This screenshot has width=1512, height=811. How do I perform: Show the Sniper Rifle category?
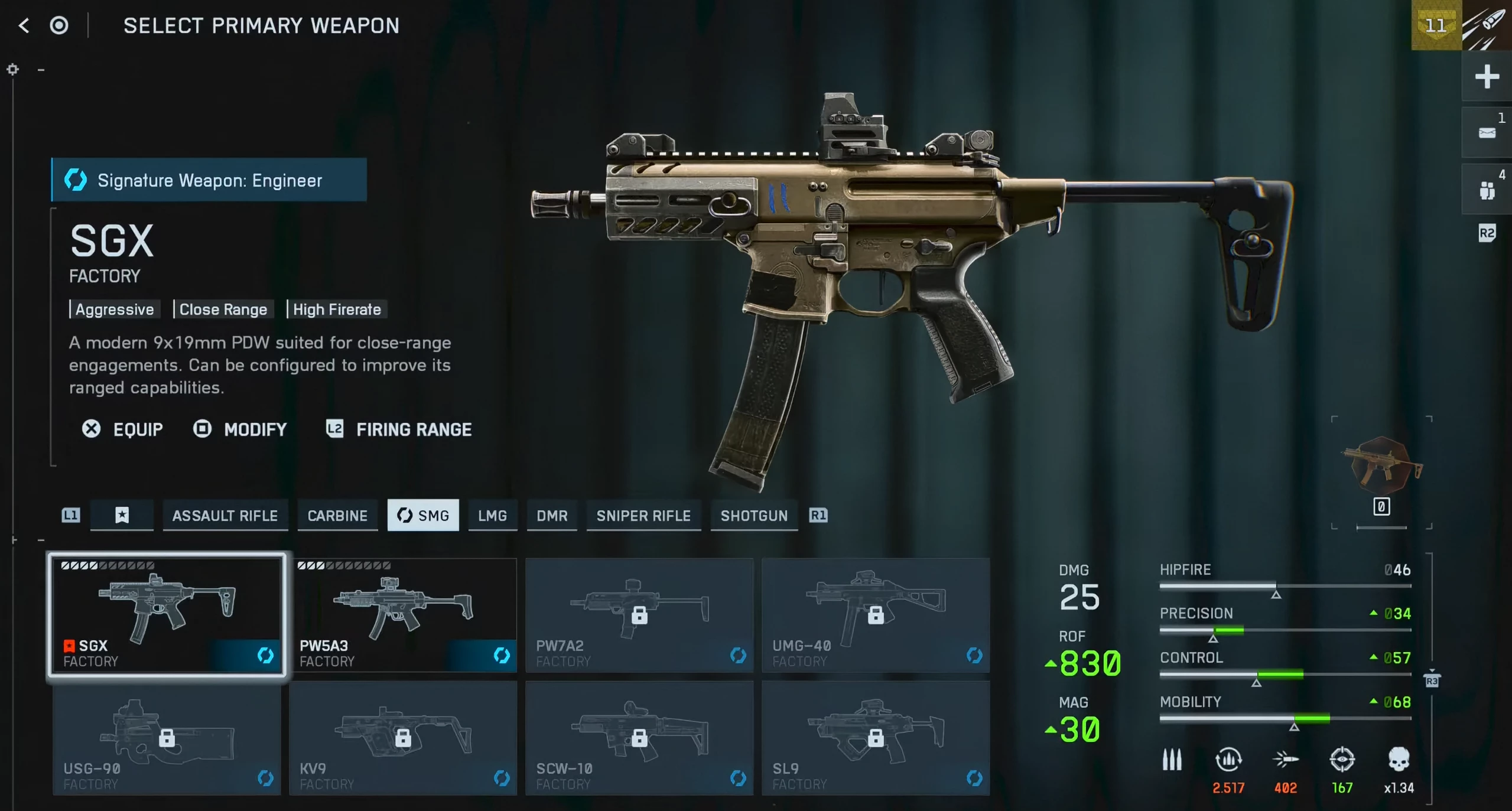[643, 516]
